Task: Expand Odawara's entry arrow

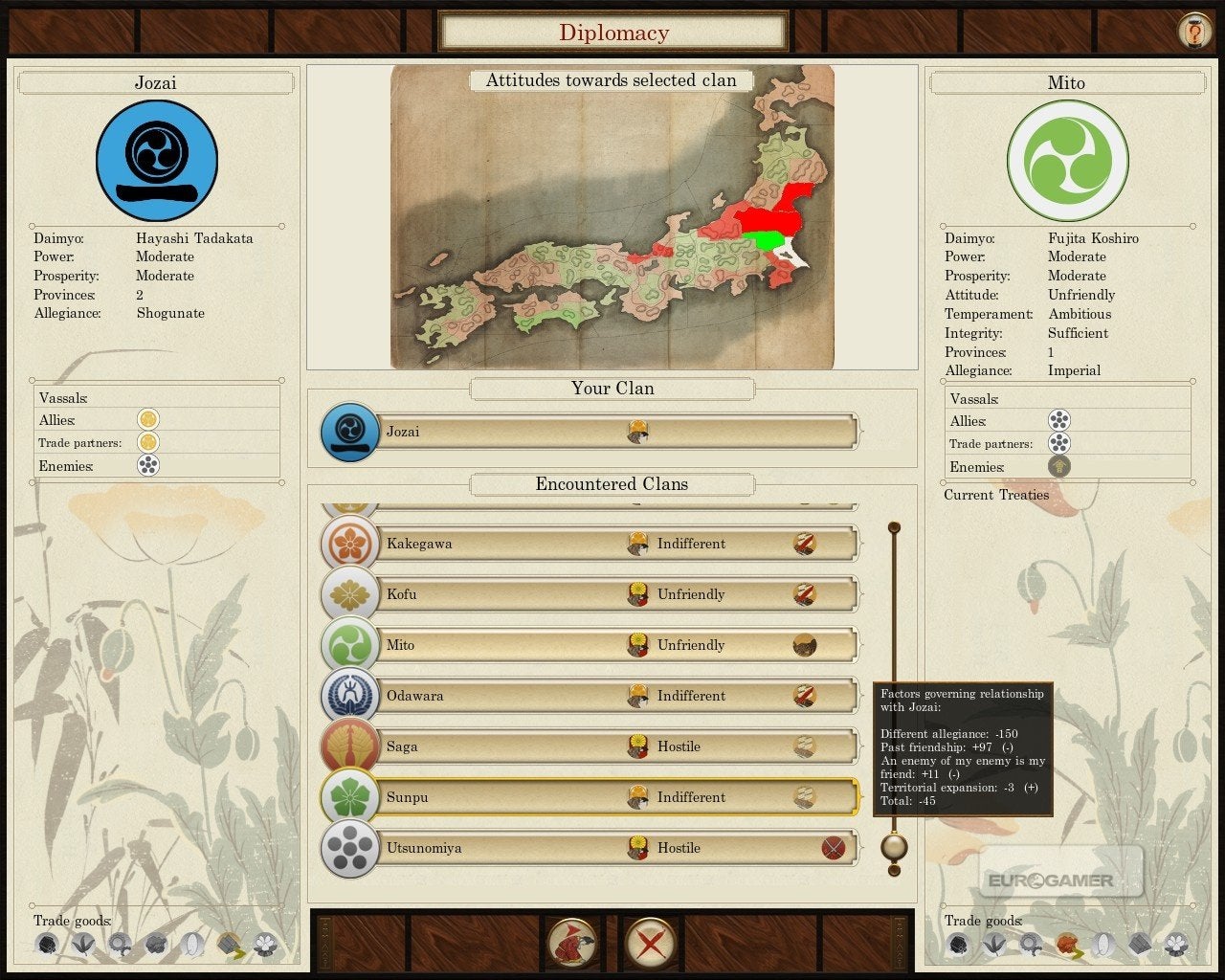Action: click(x=860, y=696)
